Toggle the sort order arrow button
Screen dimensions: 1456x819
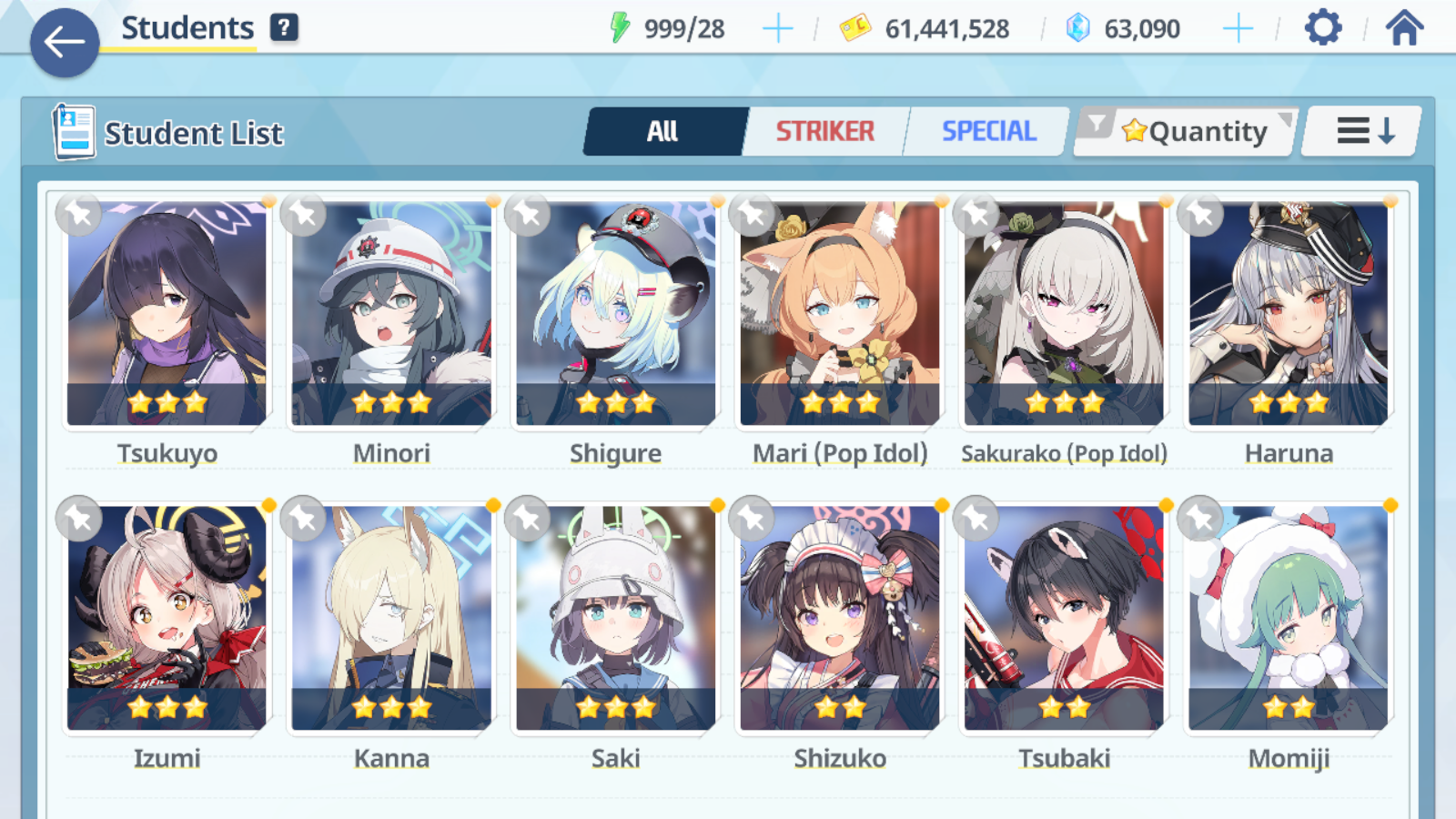[x=1363, y=132]
